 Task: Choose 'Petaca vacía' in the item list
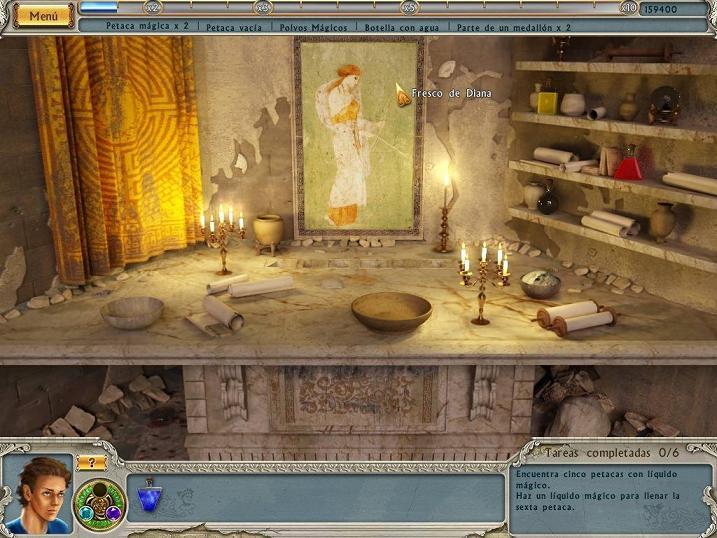(234, 28)
